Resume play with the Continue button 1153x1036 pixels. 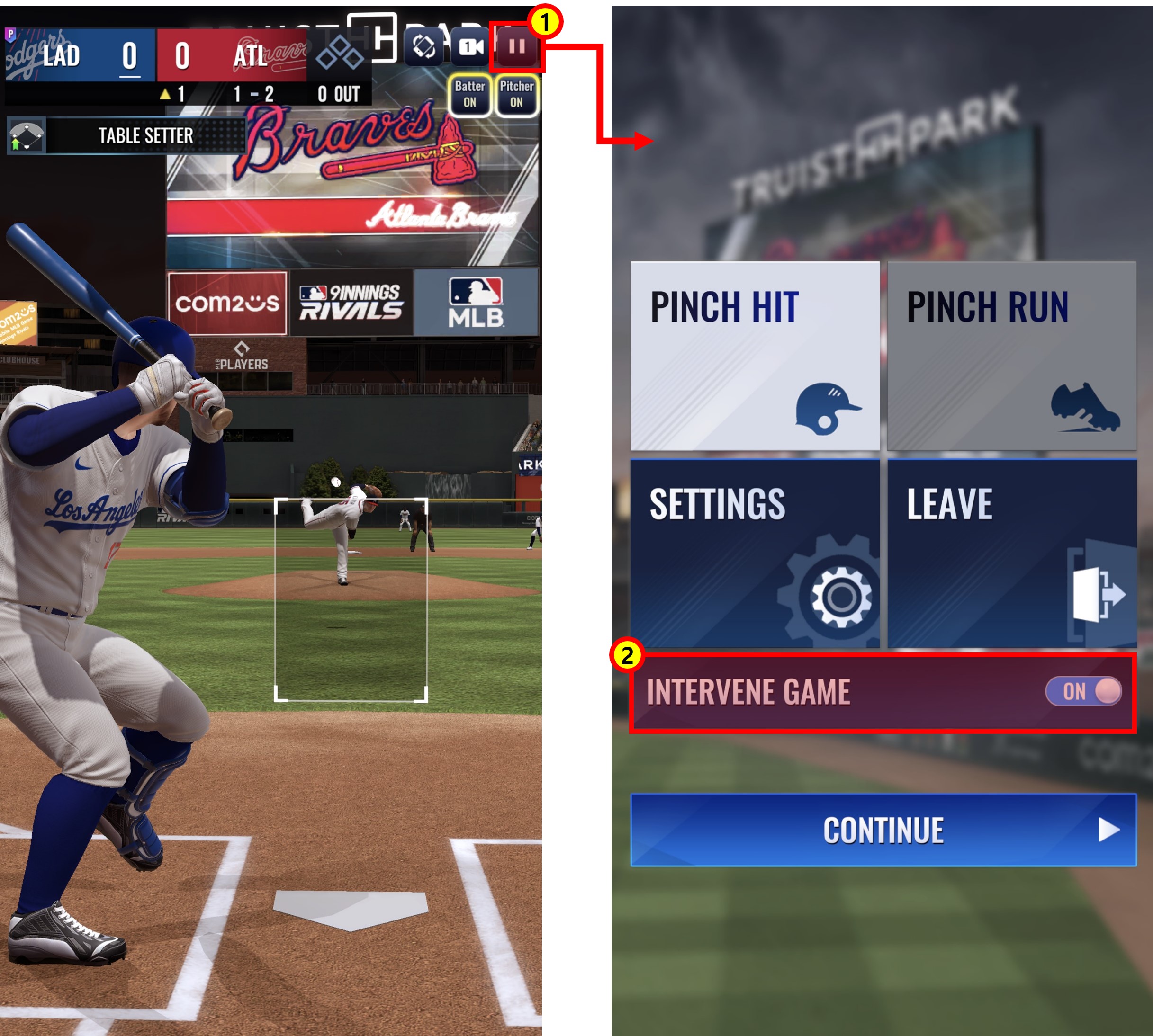(883, 830)
